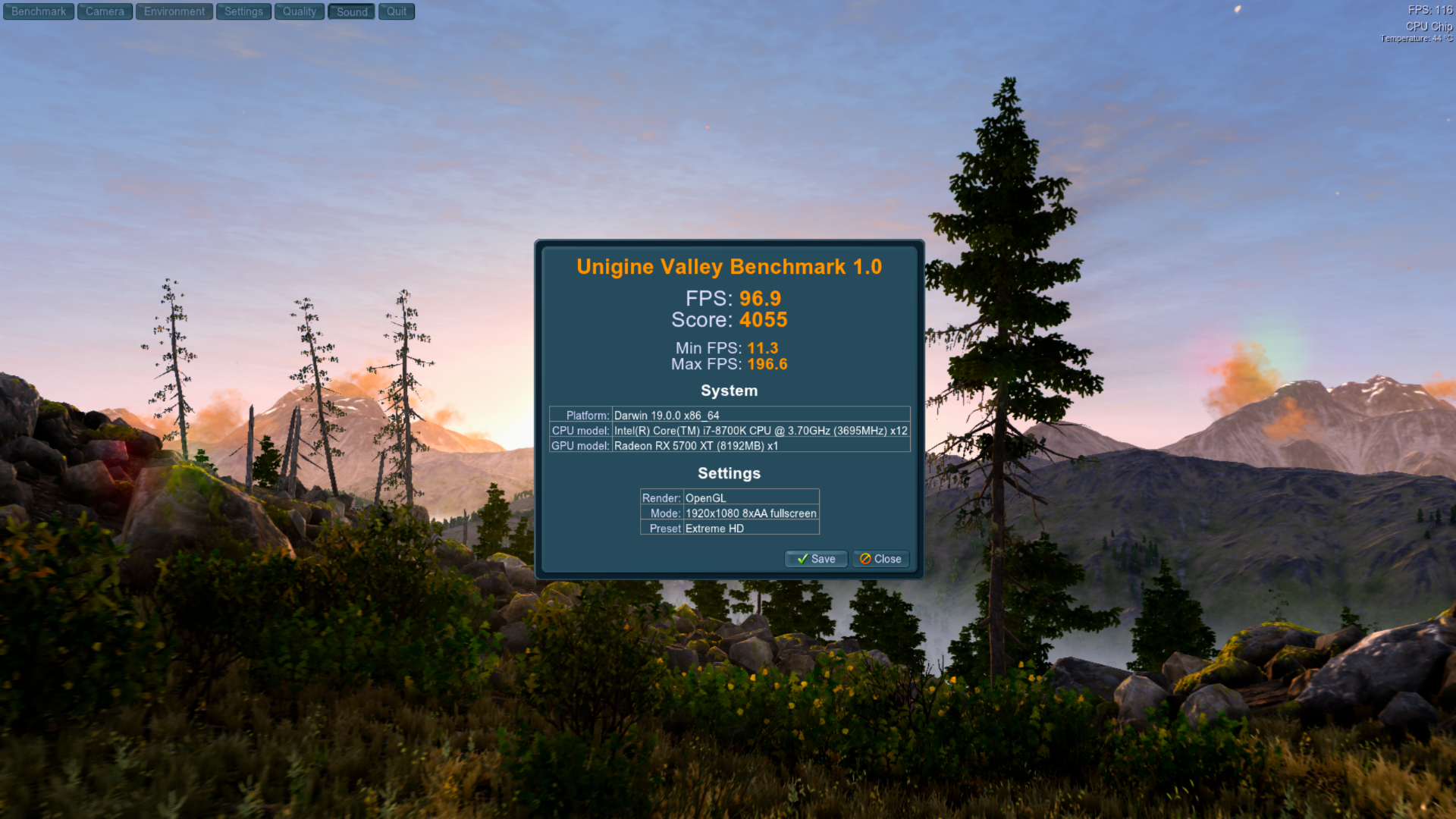This screenshot has width=1456, height=819.
Task: Choose the Quality menu button
Action: coord(300,11)
